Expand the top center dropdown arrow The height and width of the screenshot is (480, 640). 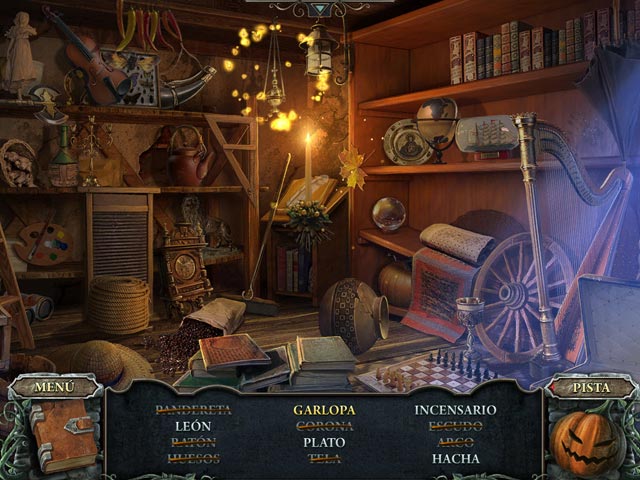point(318,9)
